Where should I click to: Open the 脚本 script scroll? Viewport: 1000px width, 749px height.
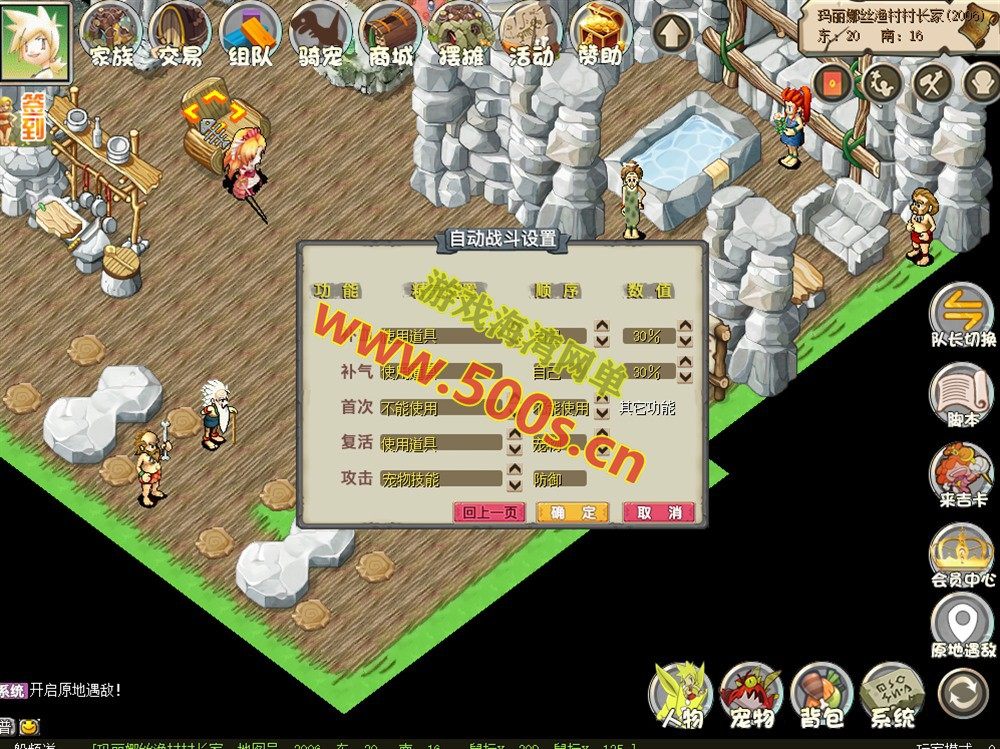pyautogui.click(x=962, y=394)
